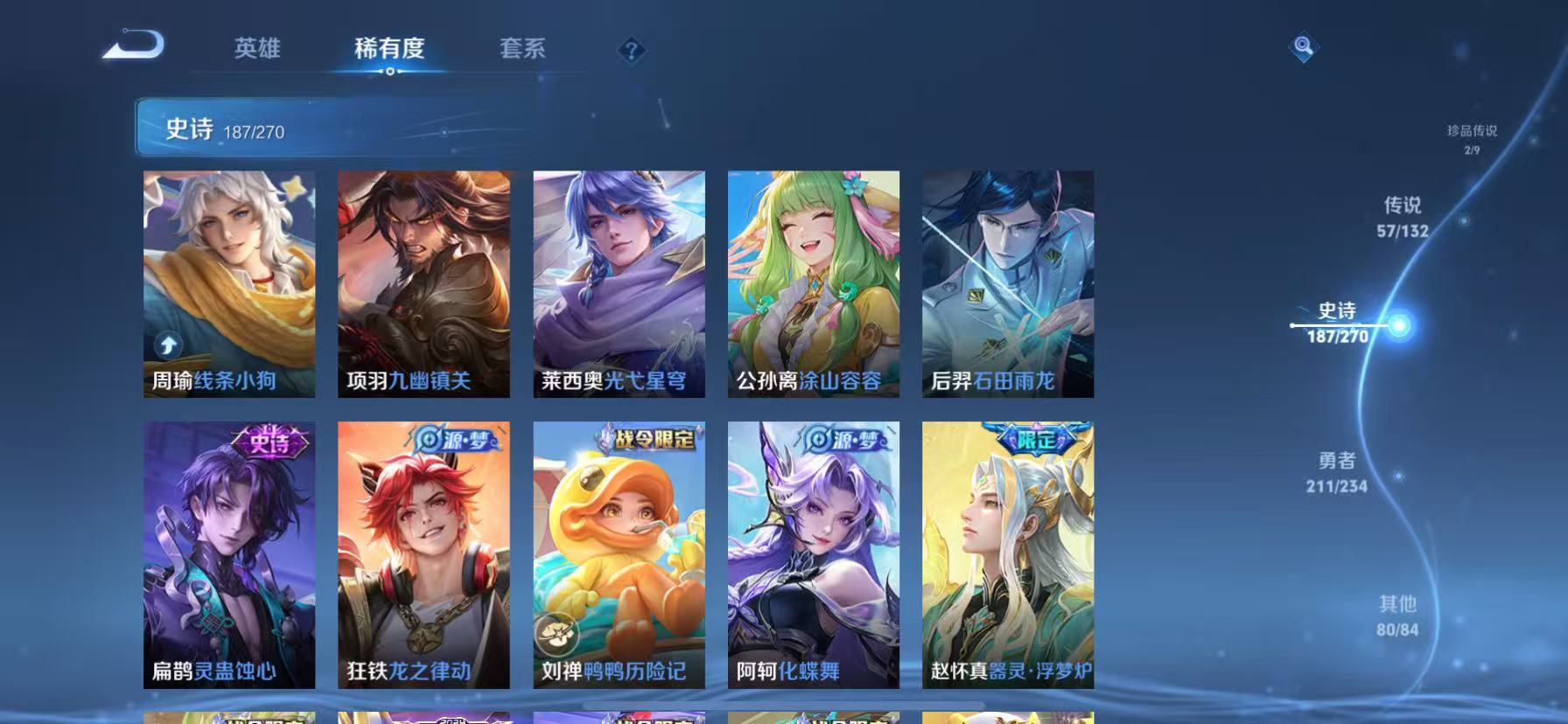Screen dimensions: 1568x724
Task: Switch to the 英雄 tab
Action: tap(256, 50)
